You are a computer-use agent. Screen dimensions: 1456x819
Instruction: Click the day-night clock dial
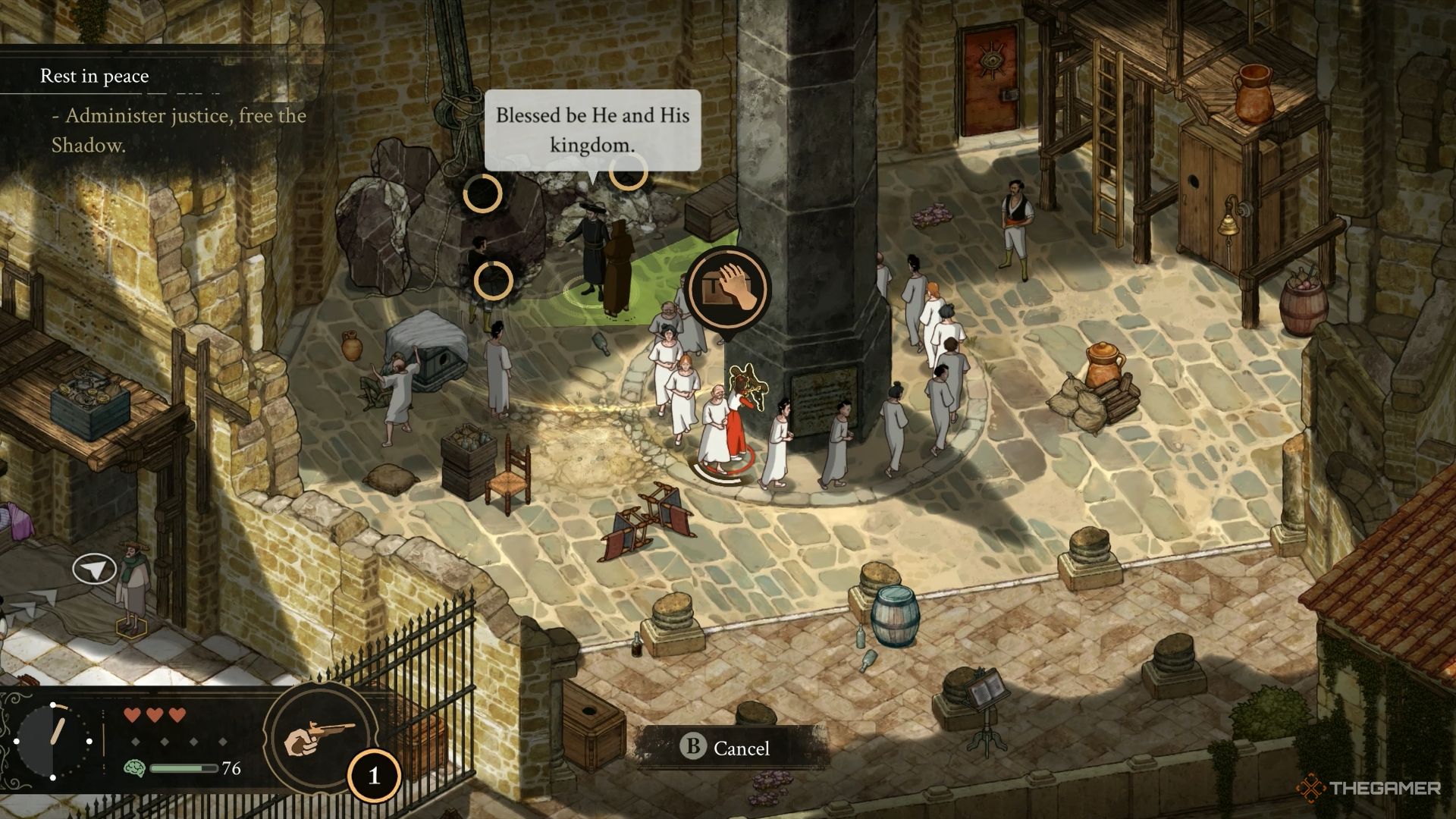click(x=53, y=741)
